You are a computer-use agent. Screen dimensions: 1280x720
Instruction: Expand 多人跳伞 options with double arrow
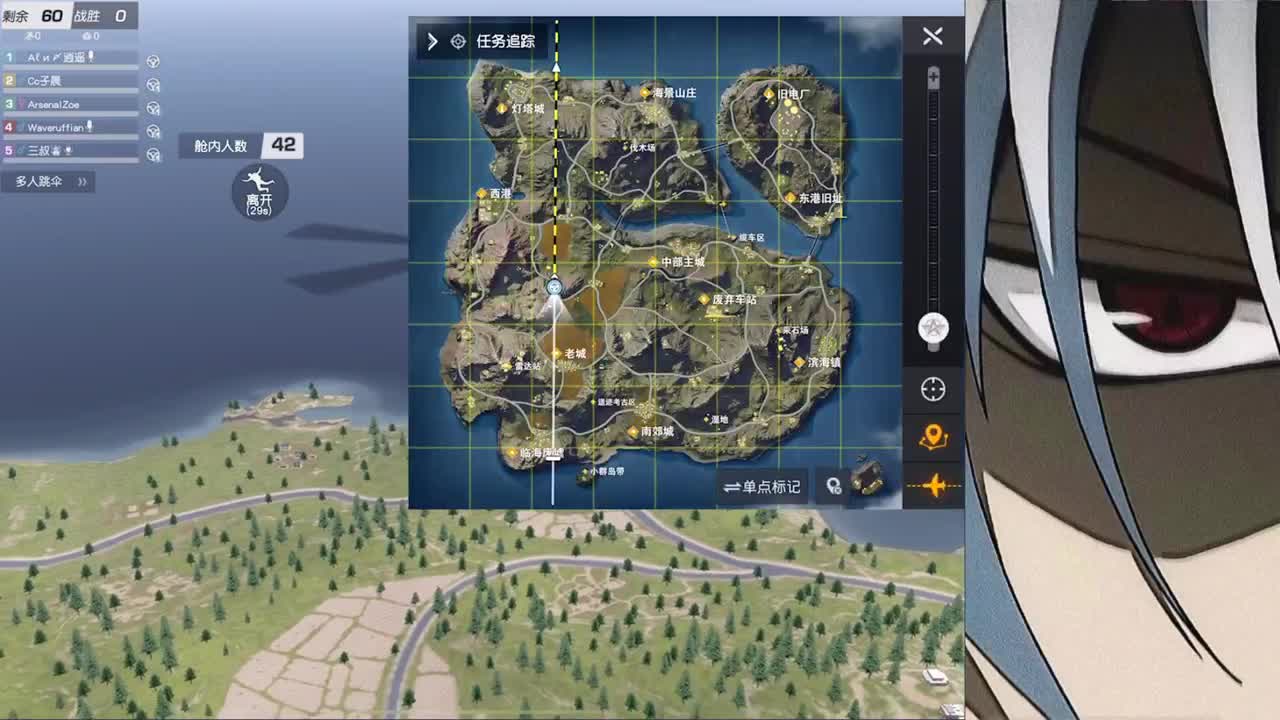[83, 181]
